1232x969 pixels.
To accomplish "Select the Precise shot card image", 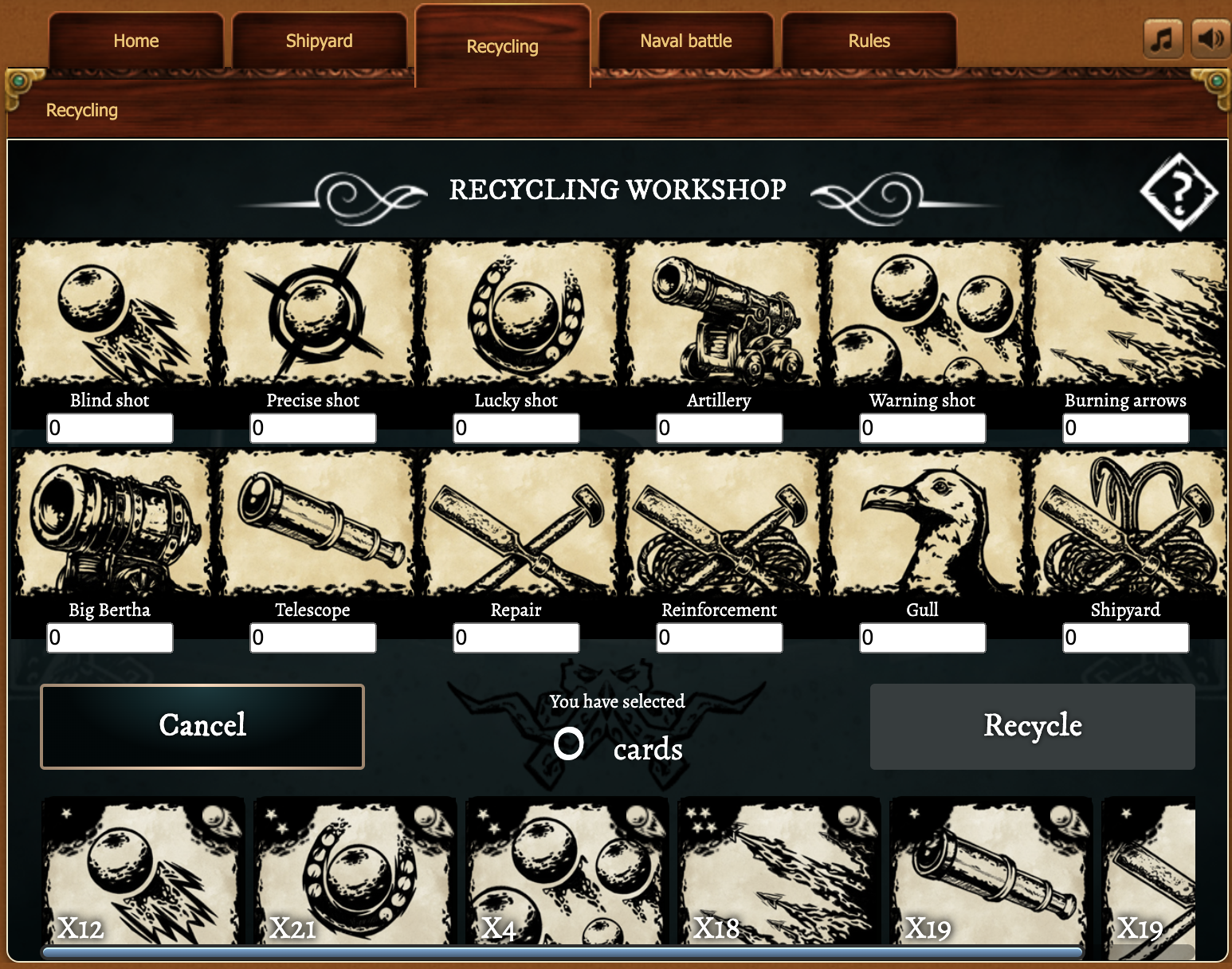I will point(312,312).
